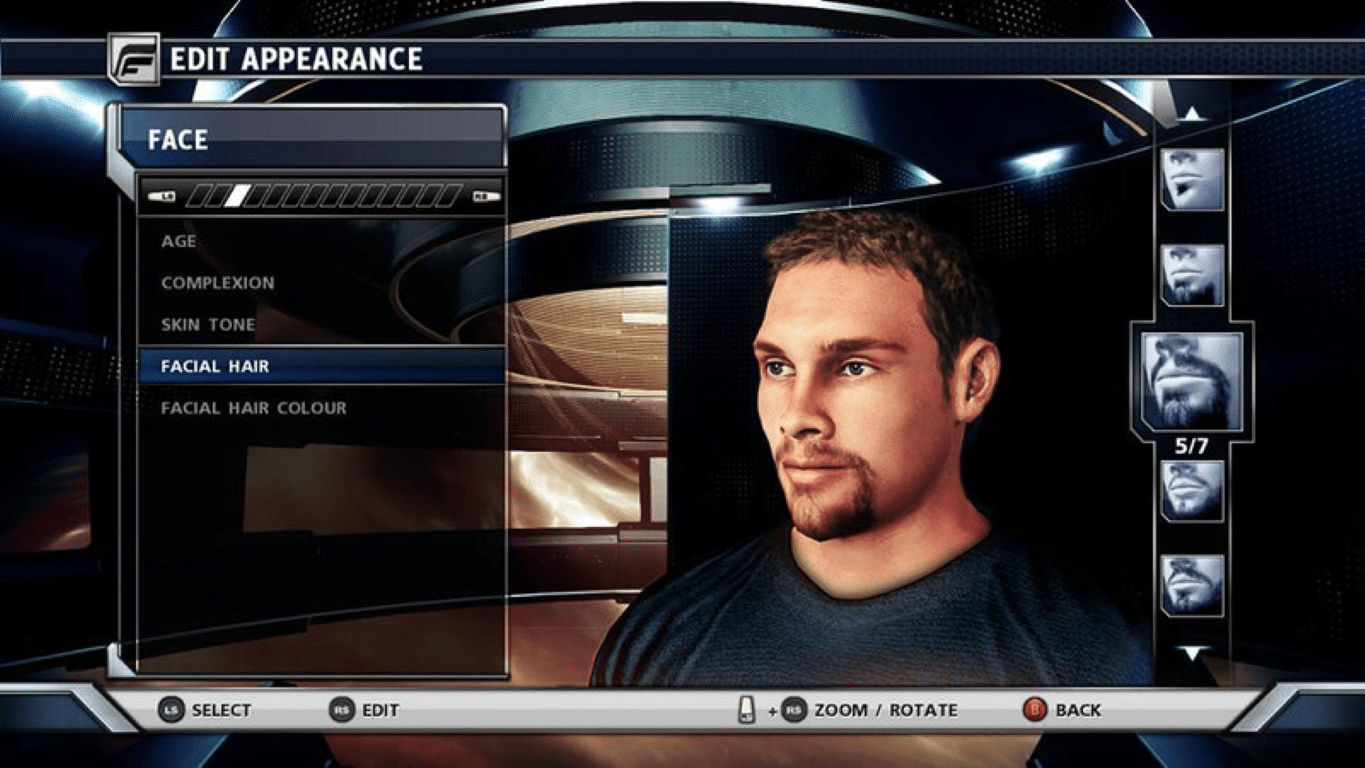Click the FACE panel header
This screenshot has height=768, width=1365.
[x=182, y=139]
